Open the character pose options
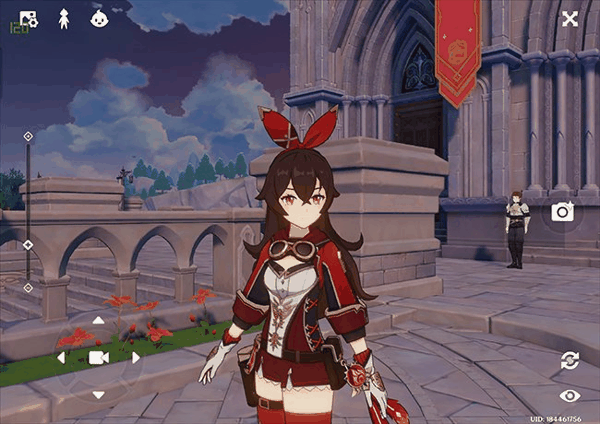 coord(64,18)
